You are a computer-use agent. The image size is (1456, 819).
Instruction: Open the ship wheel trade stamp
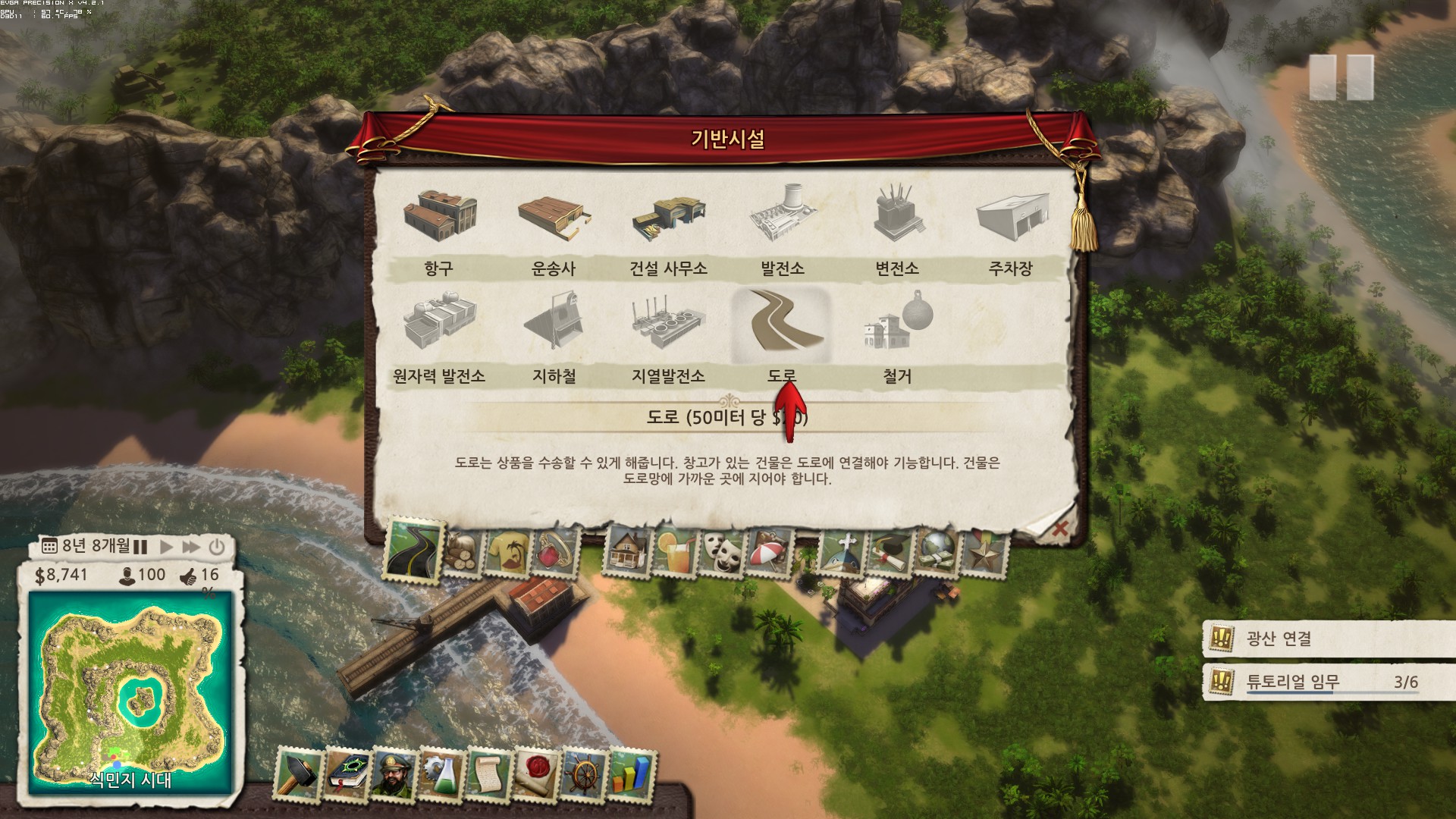click(584, 775)
